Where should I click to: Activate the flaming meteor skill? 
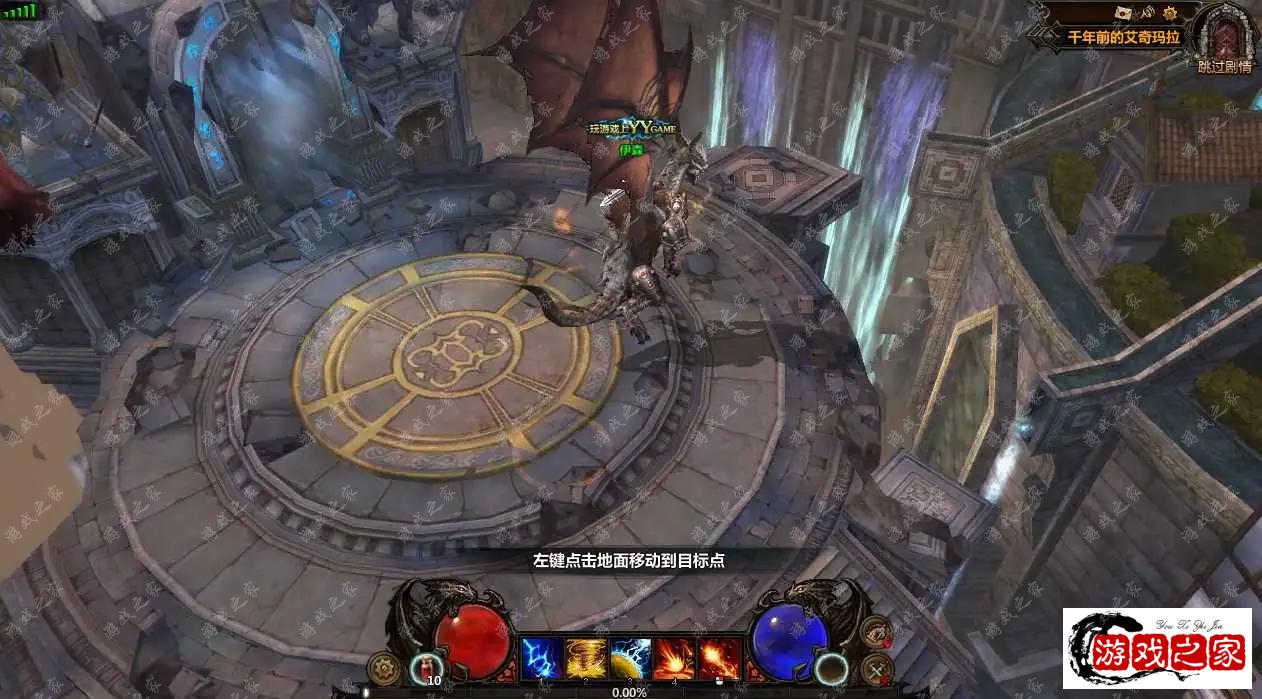[719, 658]
